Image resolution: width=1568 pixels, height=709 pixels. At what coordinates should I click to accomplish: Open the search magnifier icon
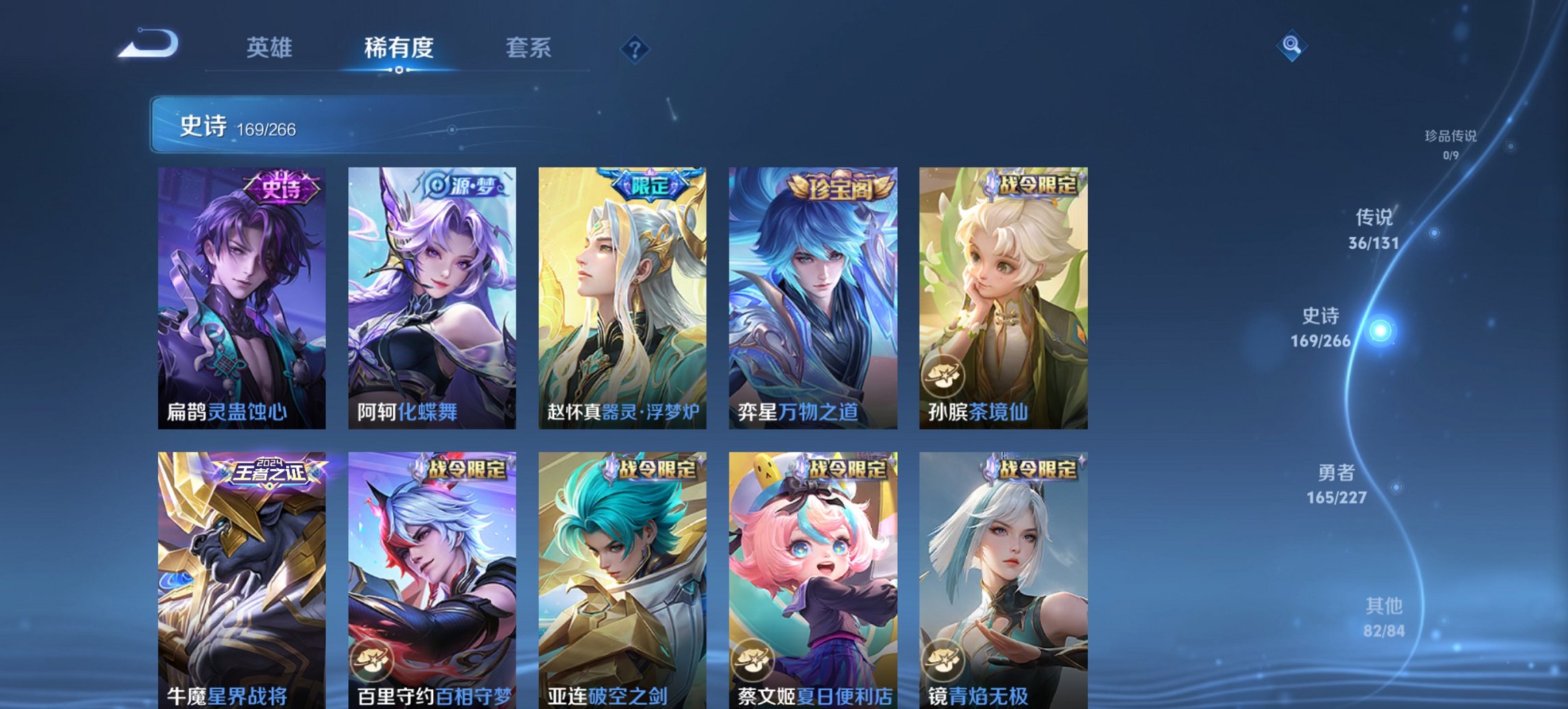(x=1291, y=46)
